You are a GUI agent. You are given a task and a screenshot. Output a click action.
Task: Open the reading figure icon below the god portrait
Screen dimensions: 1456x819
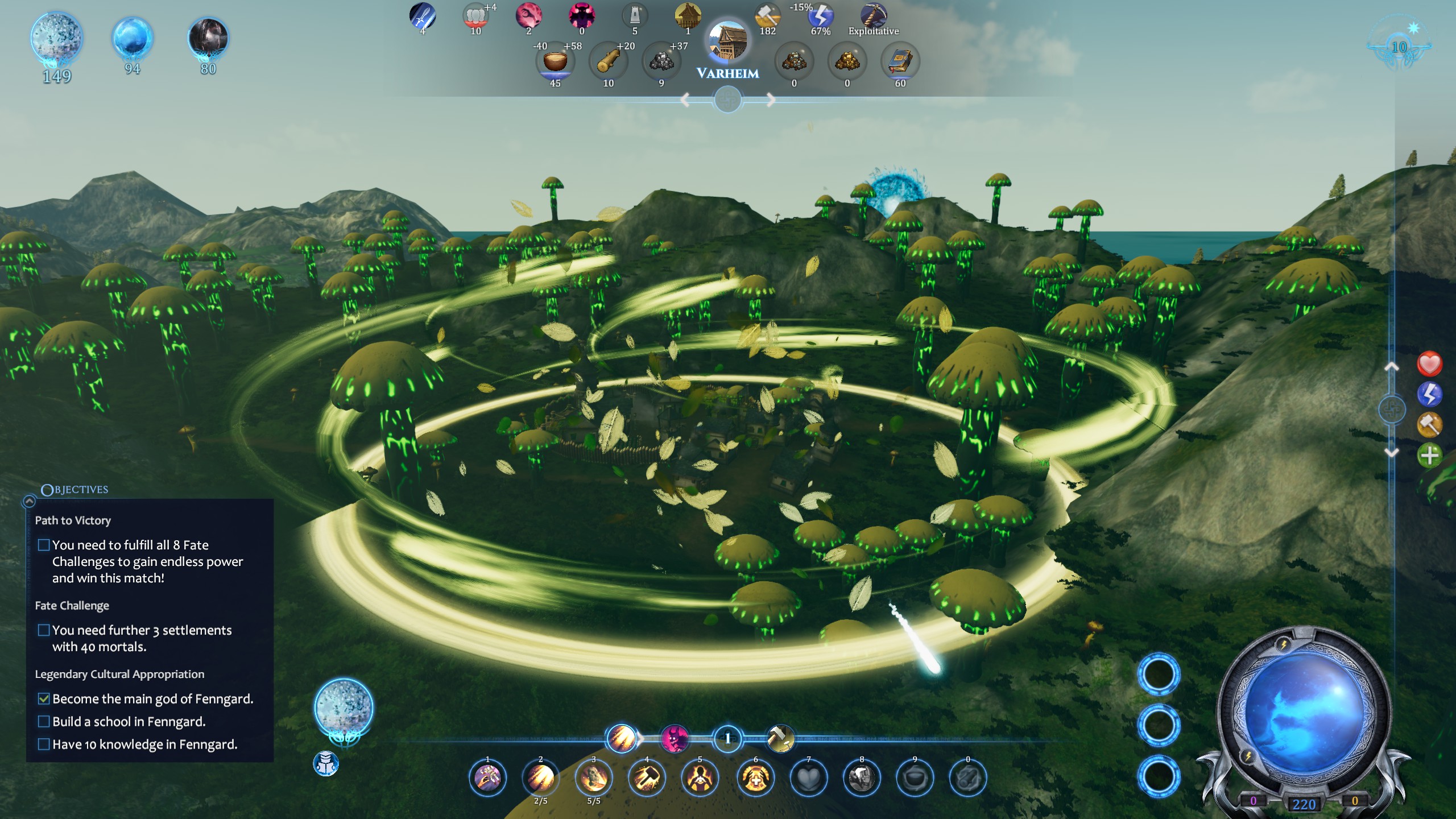pos(326,764)
